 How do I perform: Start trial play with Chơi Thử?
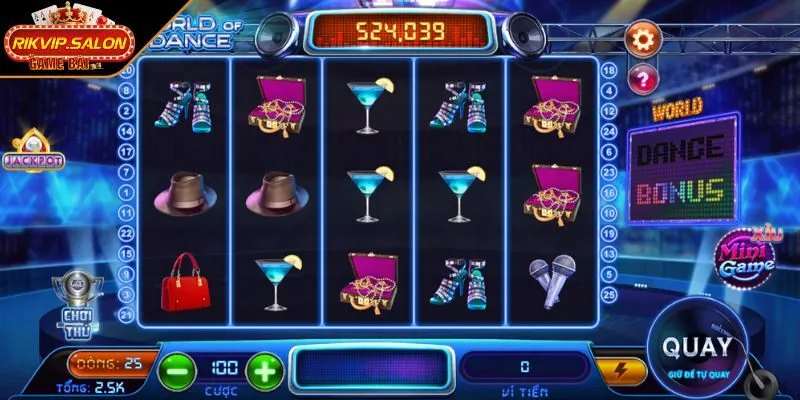tap(71, 299)
